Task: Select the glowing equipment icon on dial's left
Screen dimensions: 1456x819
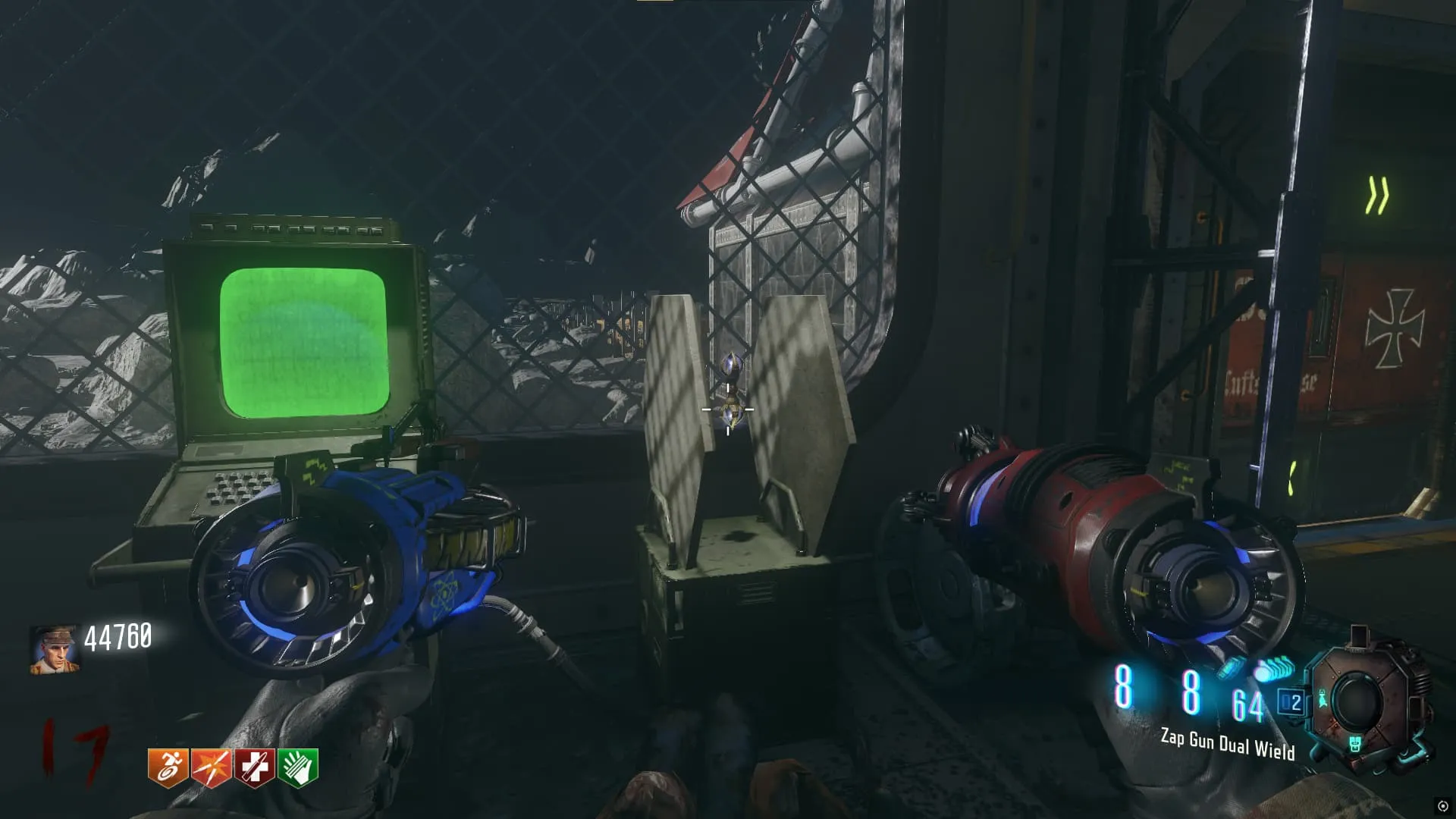Action: [x=1323, y=698]
